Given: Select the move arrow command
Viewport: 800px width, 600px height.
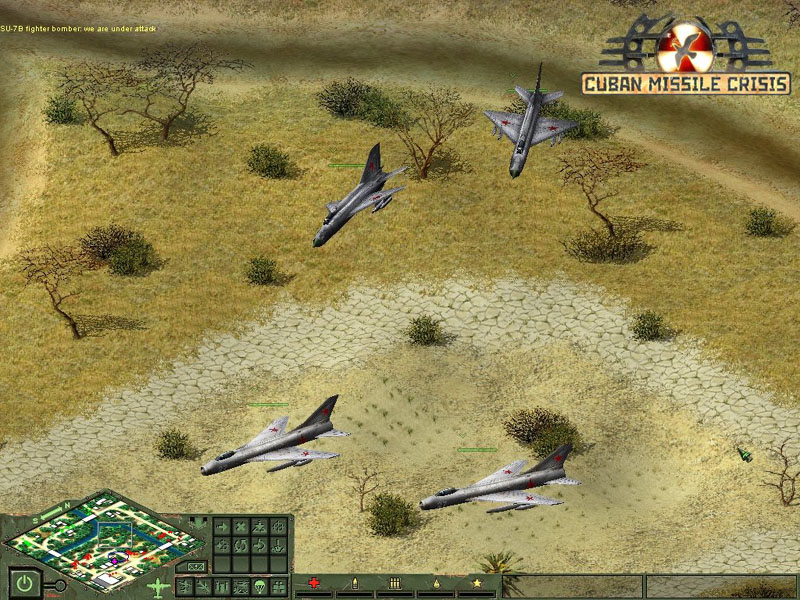Looking at the screenshot, I should (x=221, y=527).
